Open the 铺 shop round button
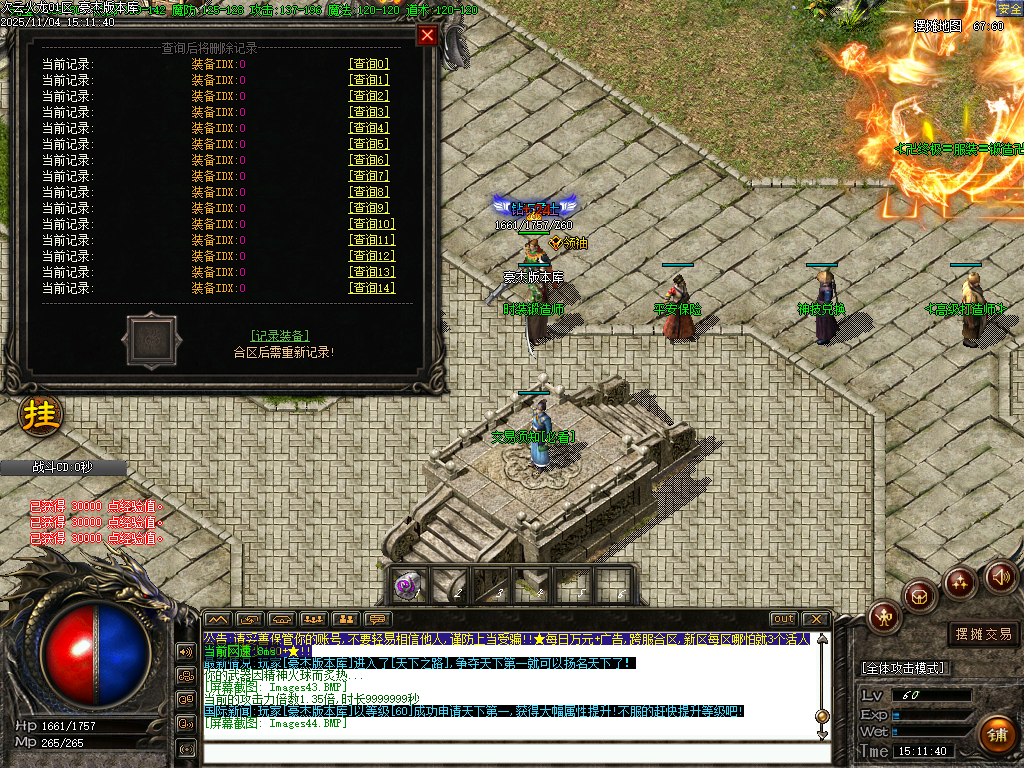 pos(995,735)
